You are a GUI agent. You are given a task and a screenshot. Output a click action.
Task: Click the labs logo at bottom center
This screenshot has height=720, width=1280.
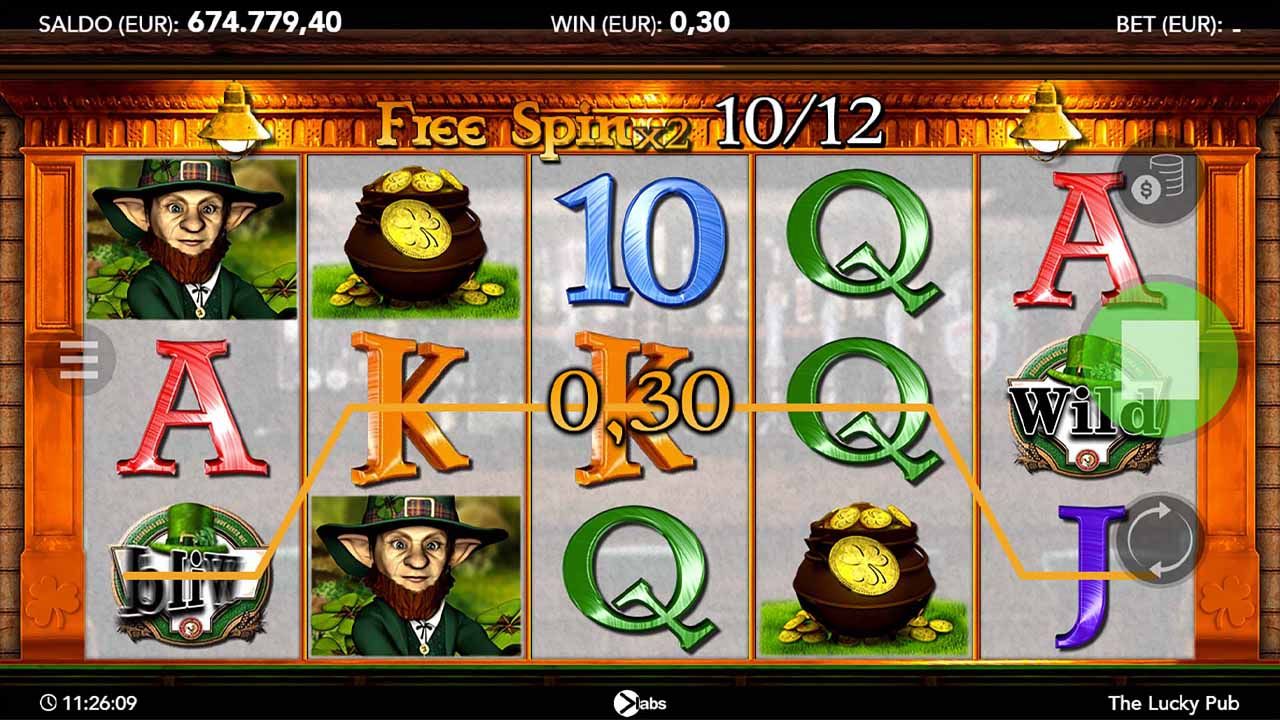640,703
